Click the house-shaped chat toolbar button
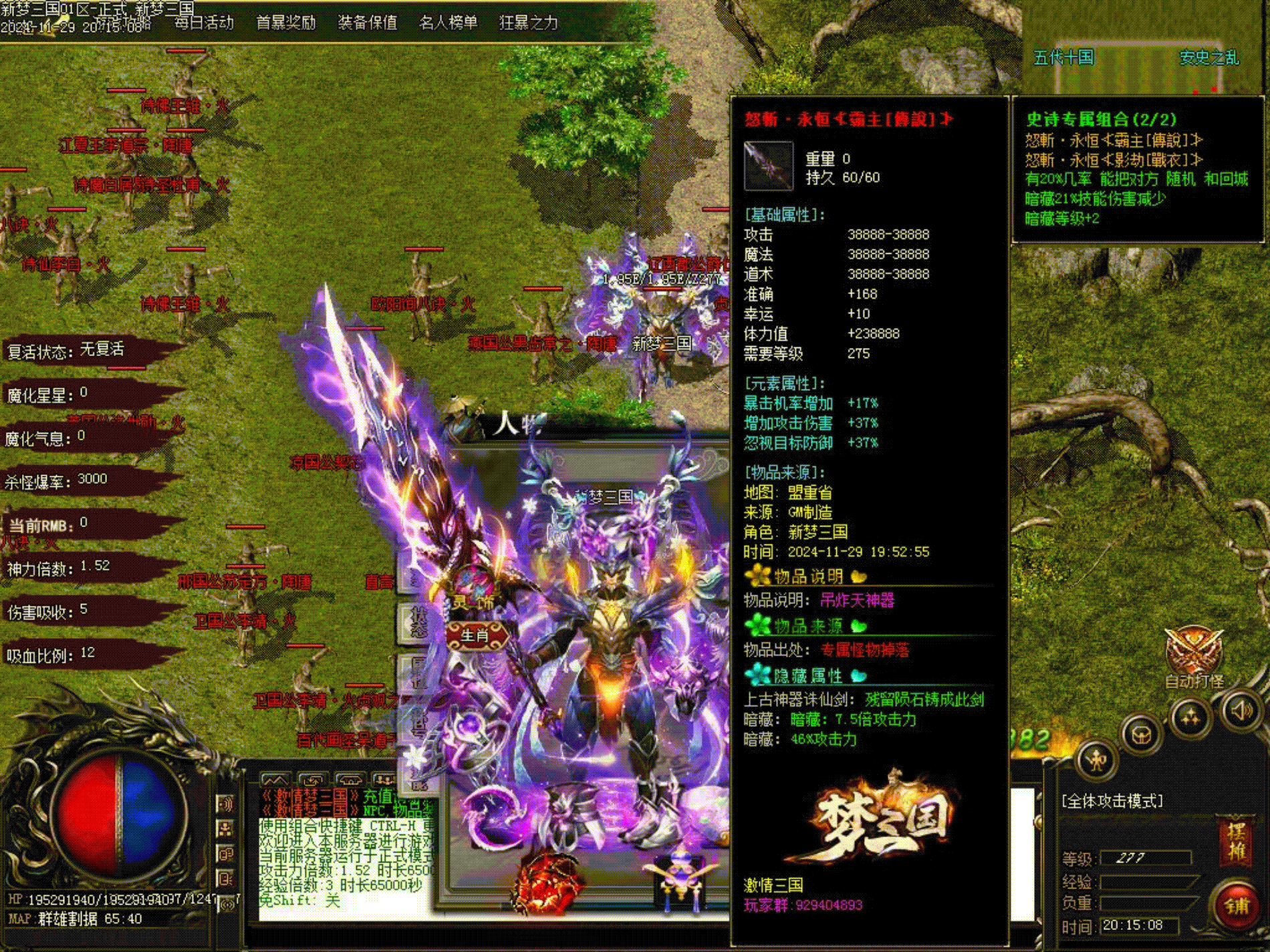 (349, 780)
